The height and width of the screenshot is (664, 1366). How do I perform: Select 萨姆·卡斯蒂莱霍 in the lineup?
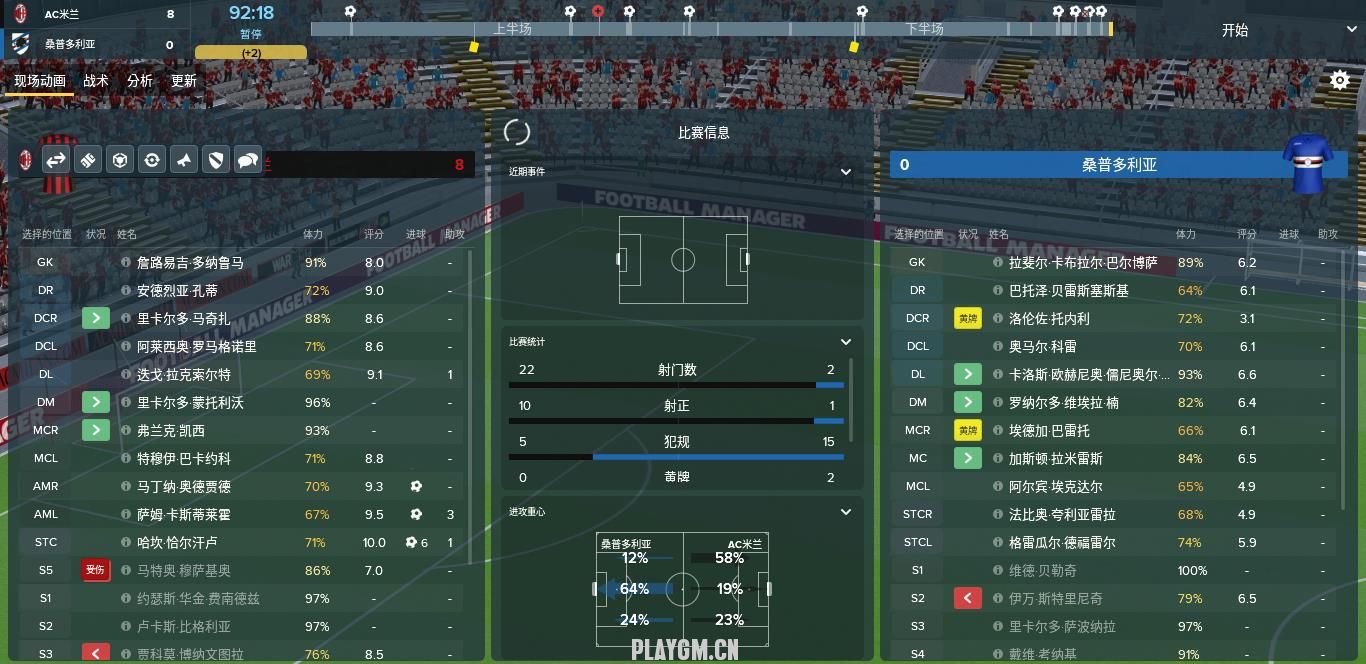[183, 514]
